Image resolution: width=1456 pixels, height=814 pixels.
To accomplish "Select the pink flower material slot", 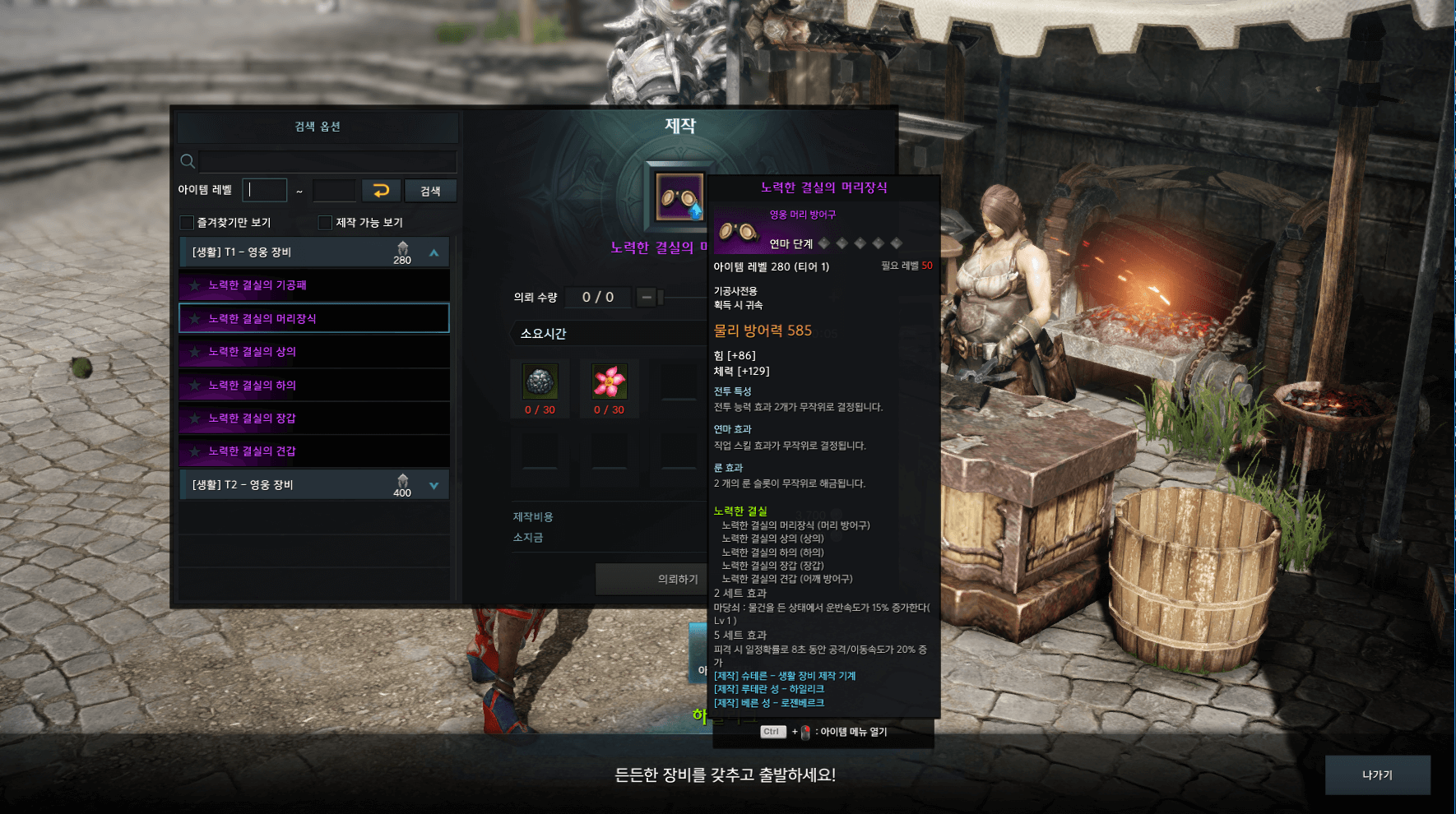I will point(610,382).
